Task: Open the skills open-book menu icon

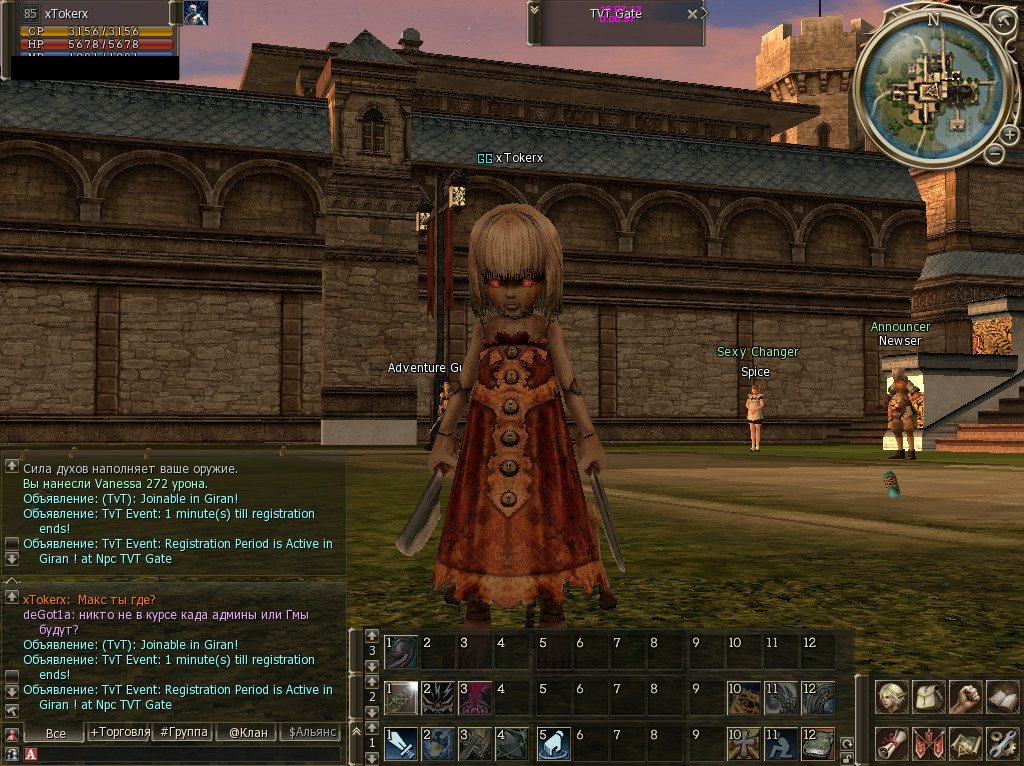Action: [x=1002, y=697]
